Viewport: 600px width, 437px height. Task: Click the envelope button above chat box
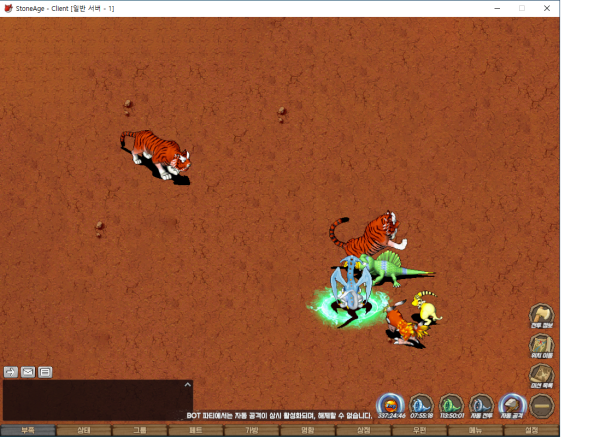28,372
